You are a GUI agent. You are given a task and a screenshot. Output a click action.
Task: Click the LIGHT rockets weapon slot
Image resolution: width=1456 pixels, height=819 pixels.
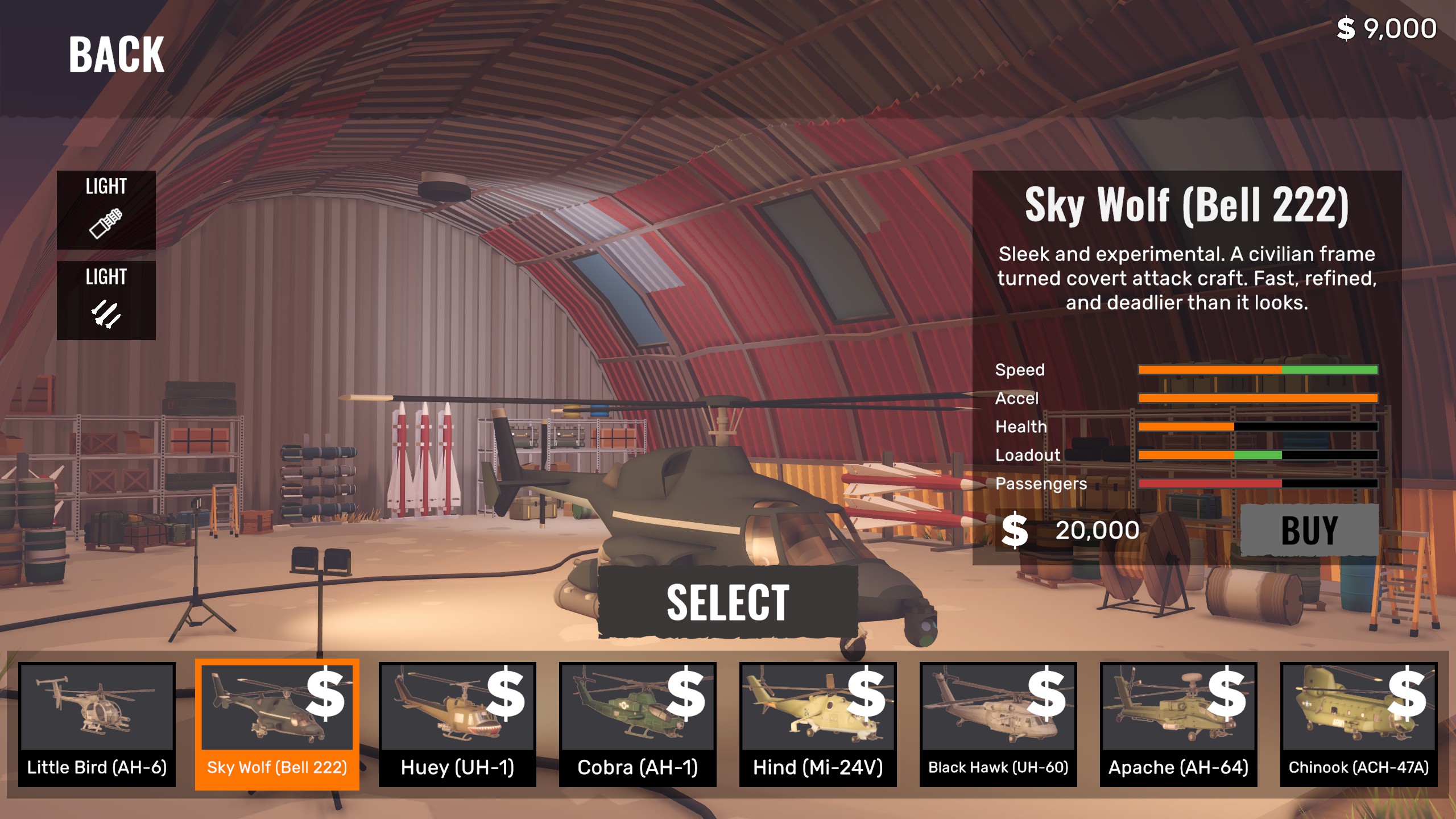(x=106, y=300)
